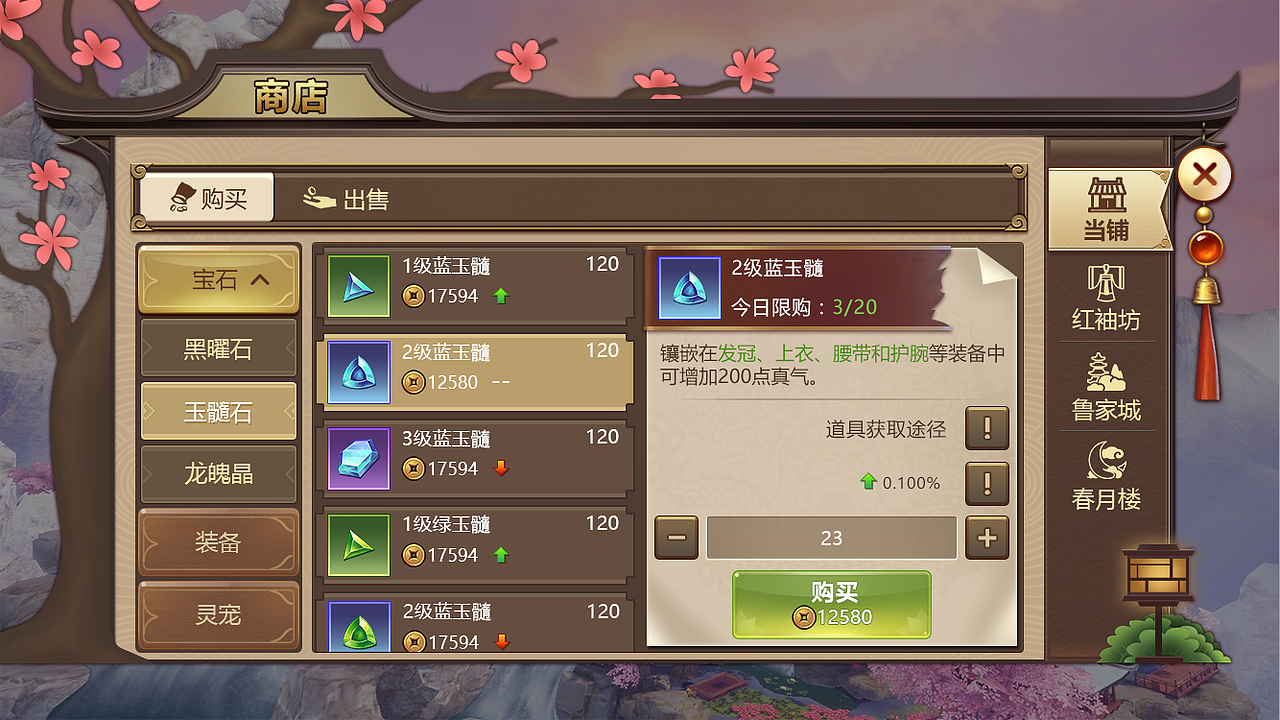The width and height of the screenshot is (1280, 720).
Task: Click the exclamation icon beside 道具获取途径
Action: tap(986, 429)
